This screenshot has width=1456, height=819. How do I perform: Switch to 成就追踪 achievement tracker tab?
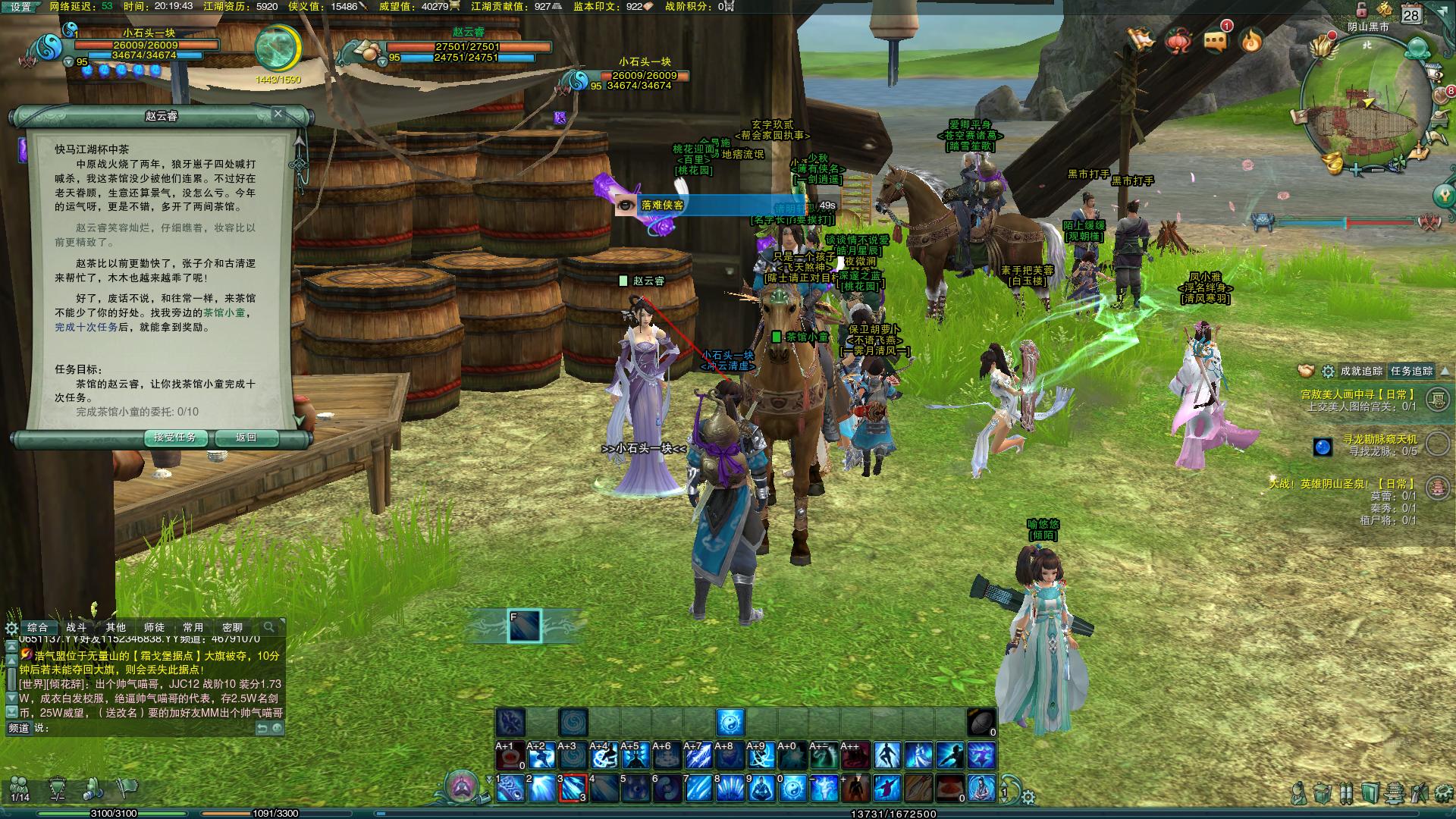click(x=1361, y=371)
